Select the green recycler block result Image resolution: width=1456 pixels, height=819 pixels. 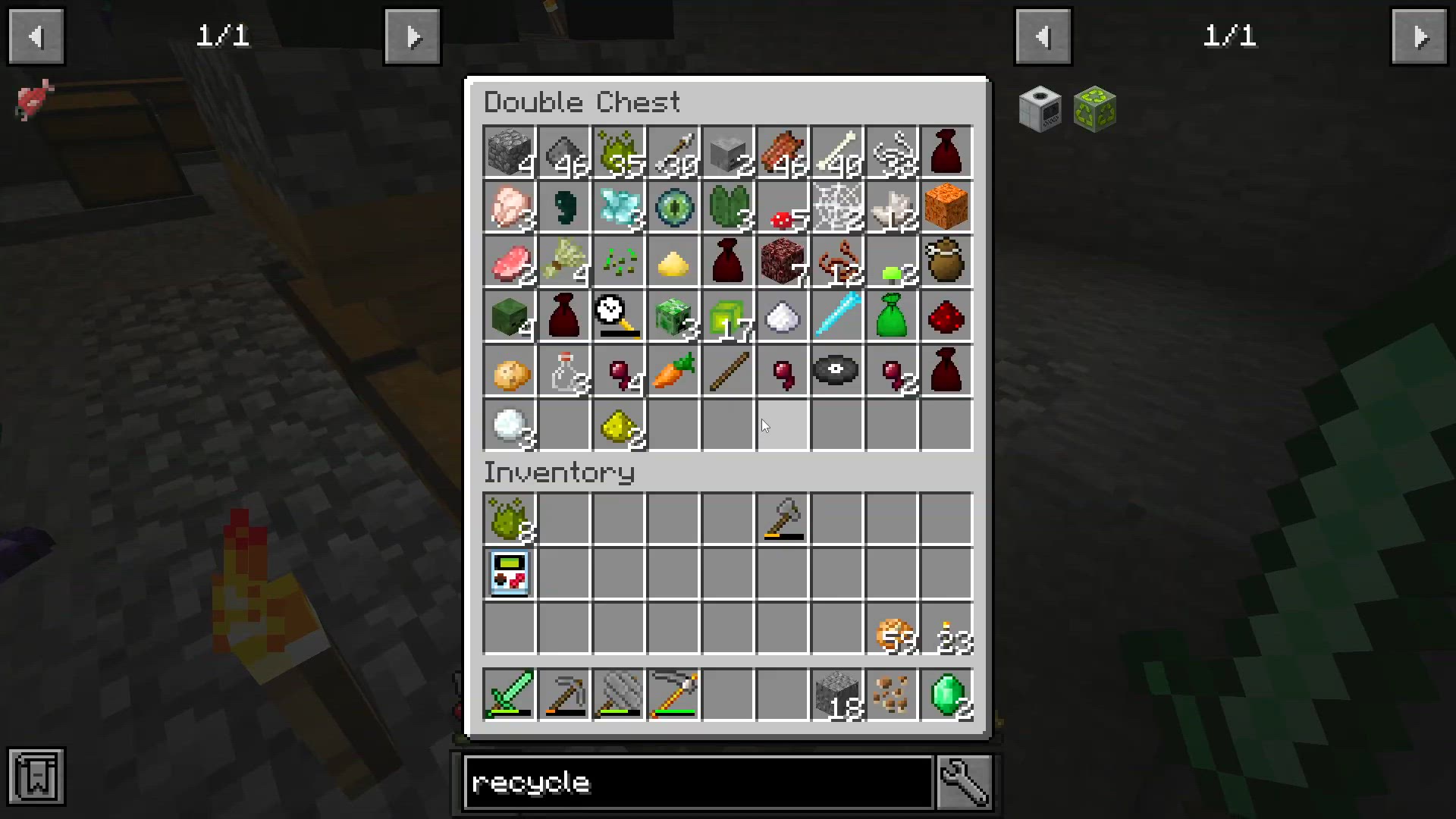click(1095, 109)
